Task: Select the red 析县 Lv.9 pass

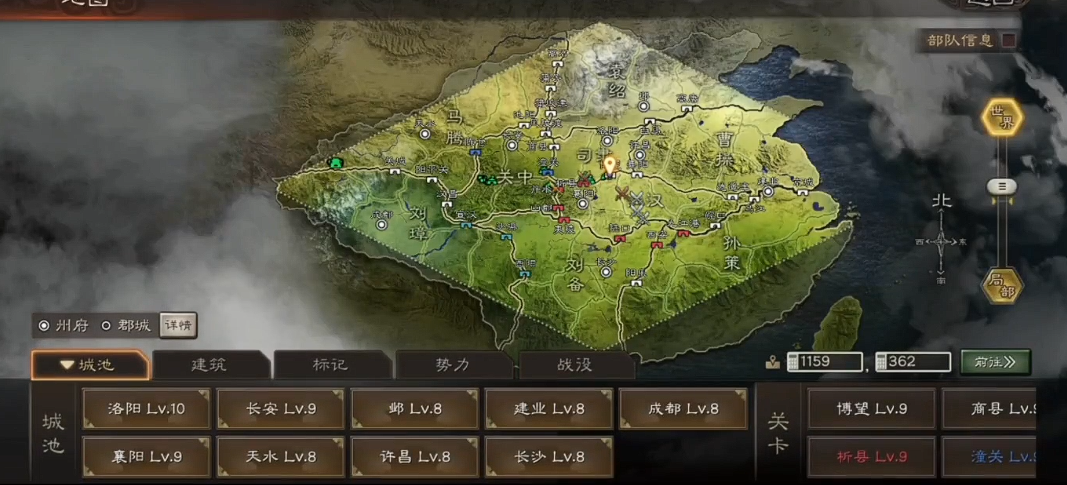Action: (x=871, y=457)
